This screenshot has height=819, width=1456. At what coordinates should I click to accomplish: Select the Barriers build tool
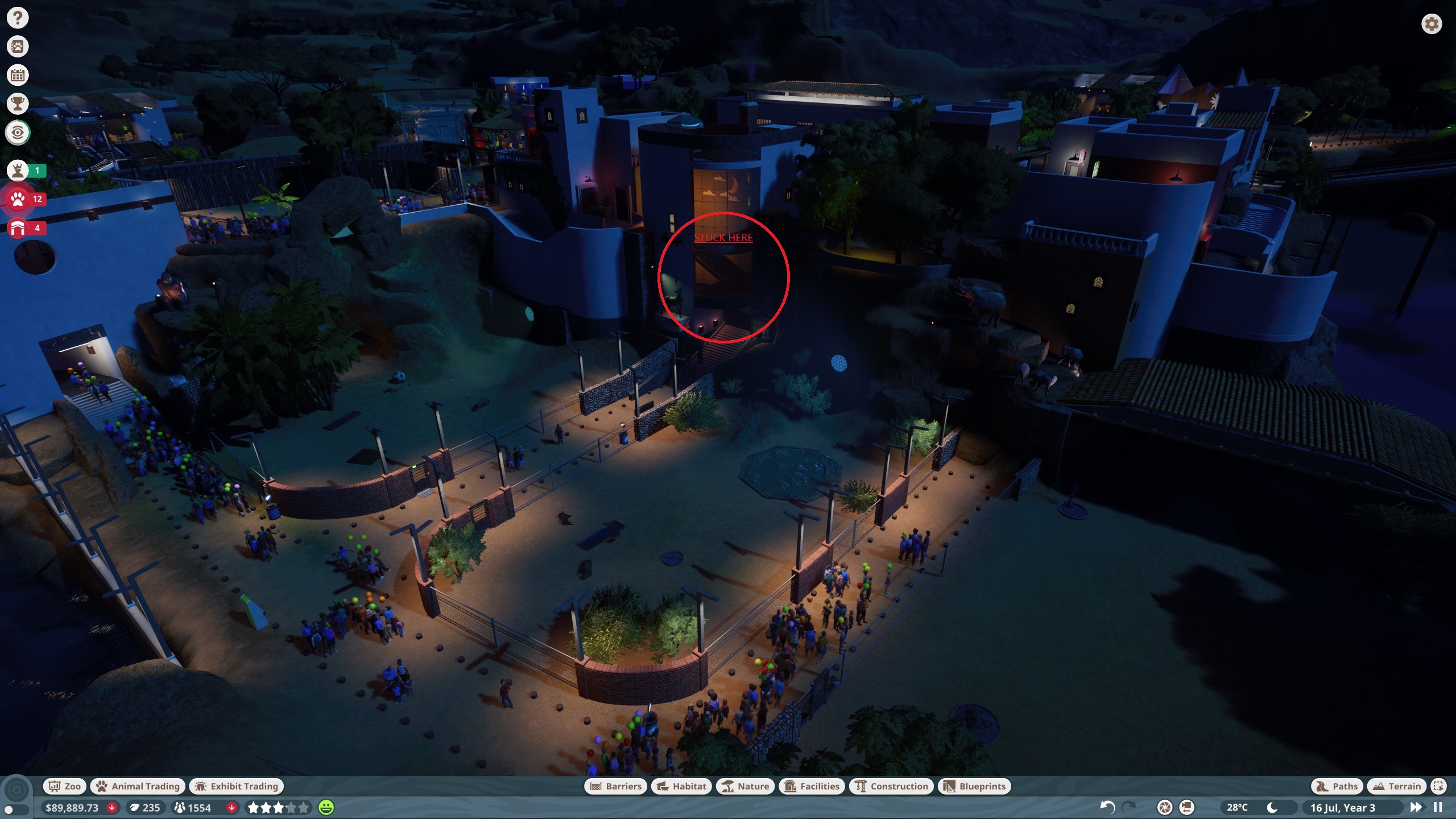[x=616, y=786]
